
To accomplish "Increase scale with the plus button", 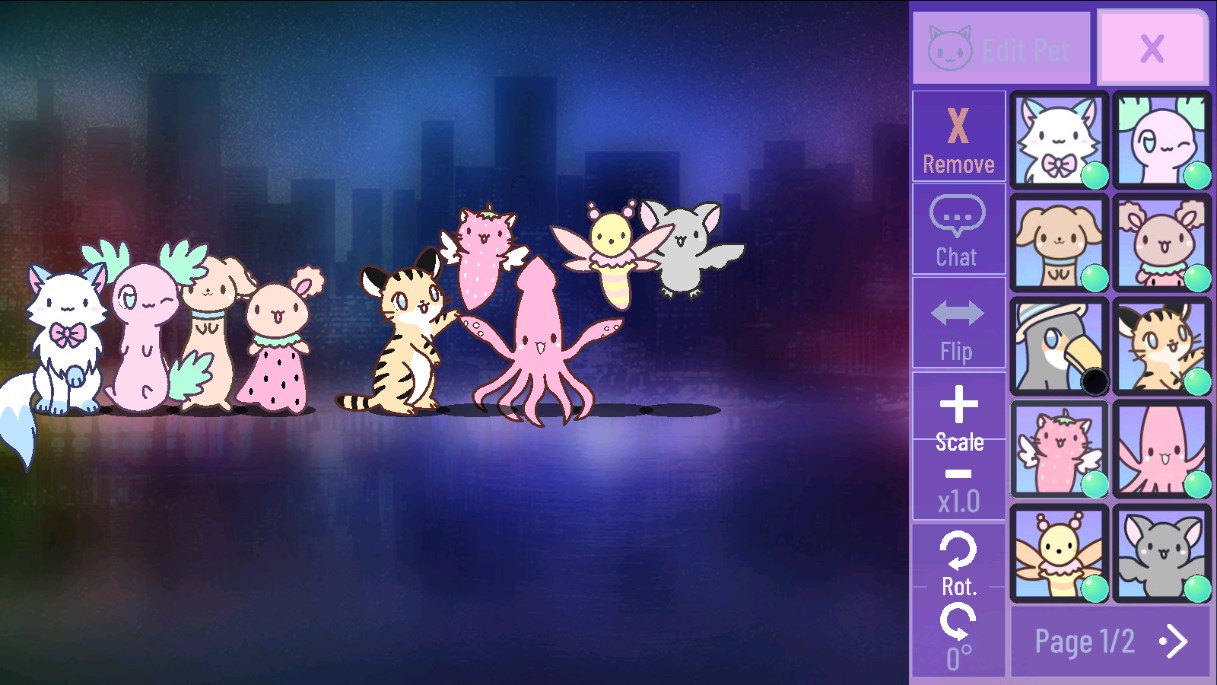I will coord(958,406).
